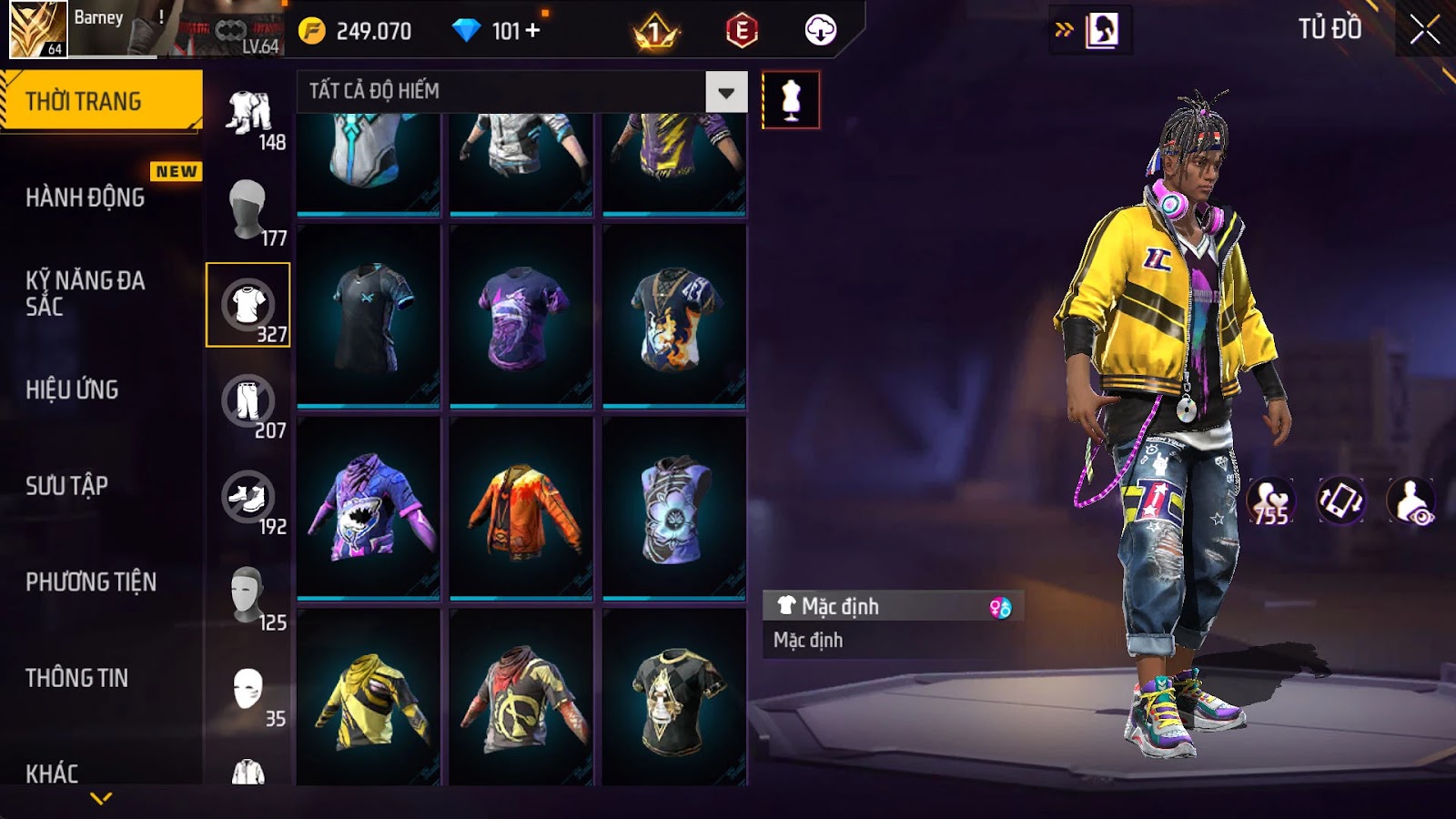The image size is (1456, 819).
Task: Open the Hành Động section
Action: pos(85,197)
